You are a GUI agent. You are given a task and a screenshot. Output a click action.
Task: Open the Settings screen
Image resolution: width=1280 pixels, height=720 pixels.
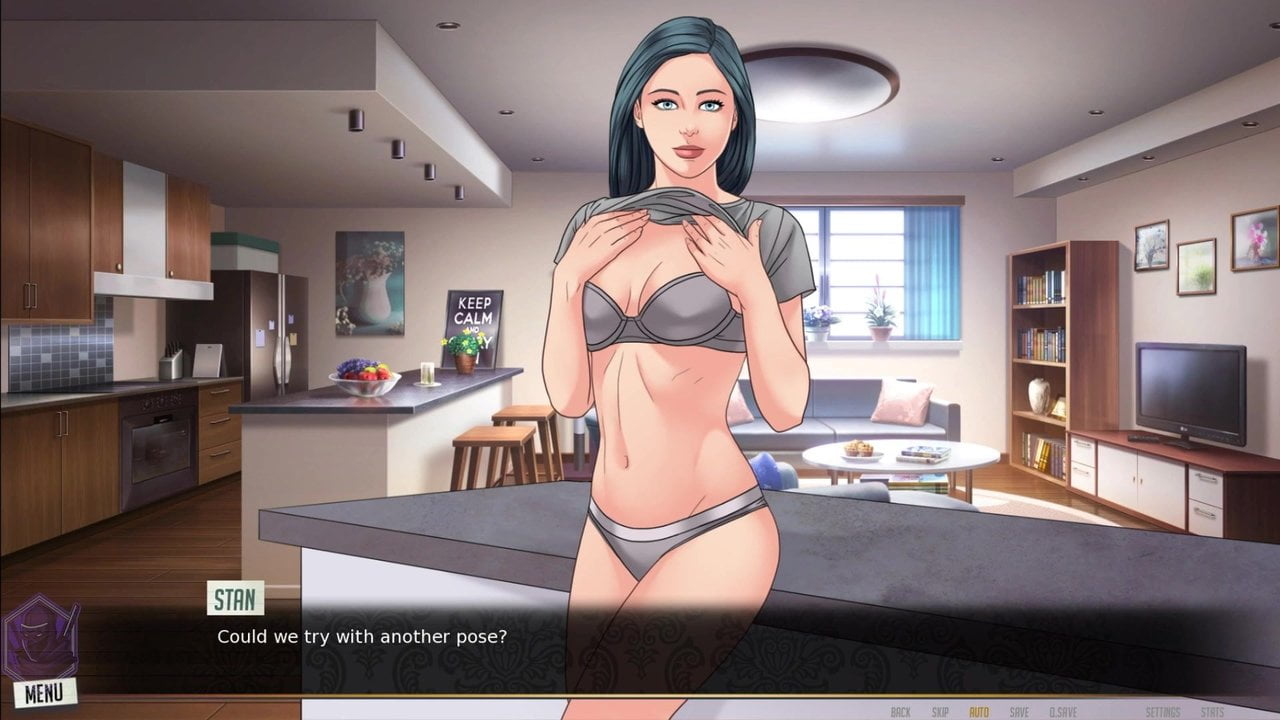pyautogui.click(x=1162, y=712)
